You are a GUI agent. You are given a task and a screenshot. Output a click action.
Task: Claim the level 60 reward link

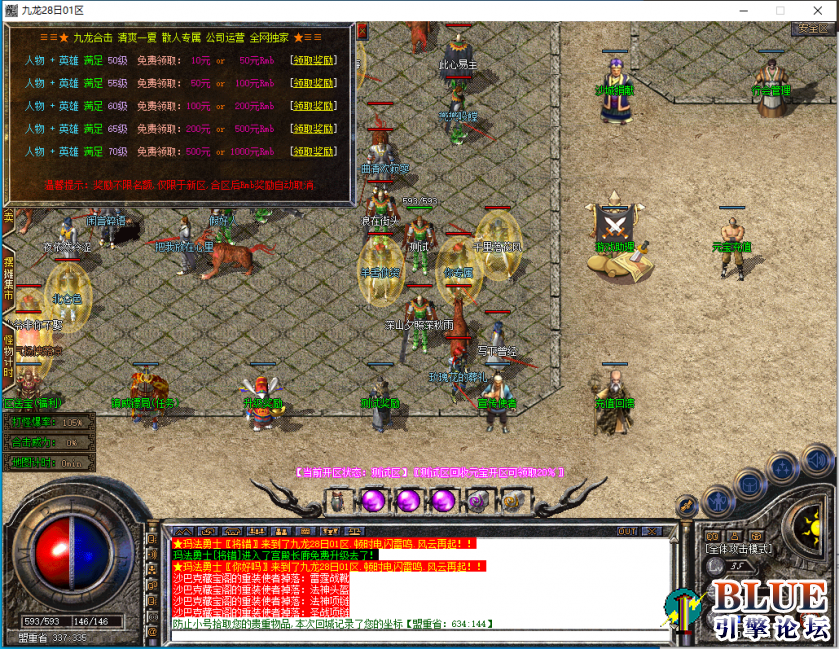coord(313,105)
